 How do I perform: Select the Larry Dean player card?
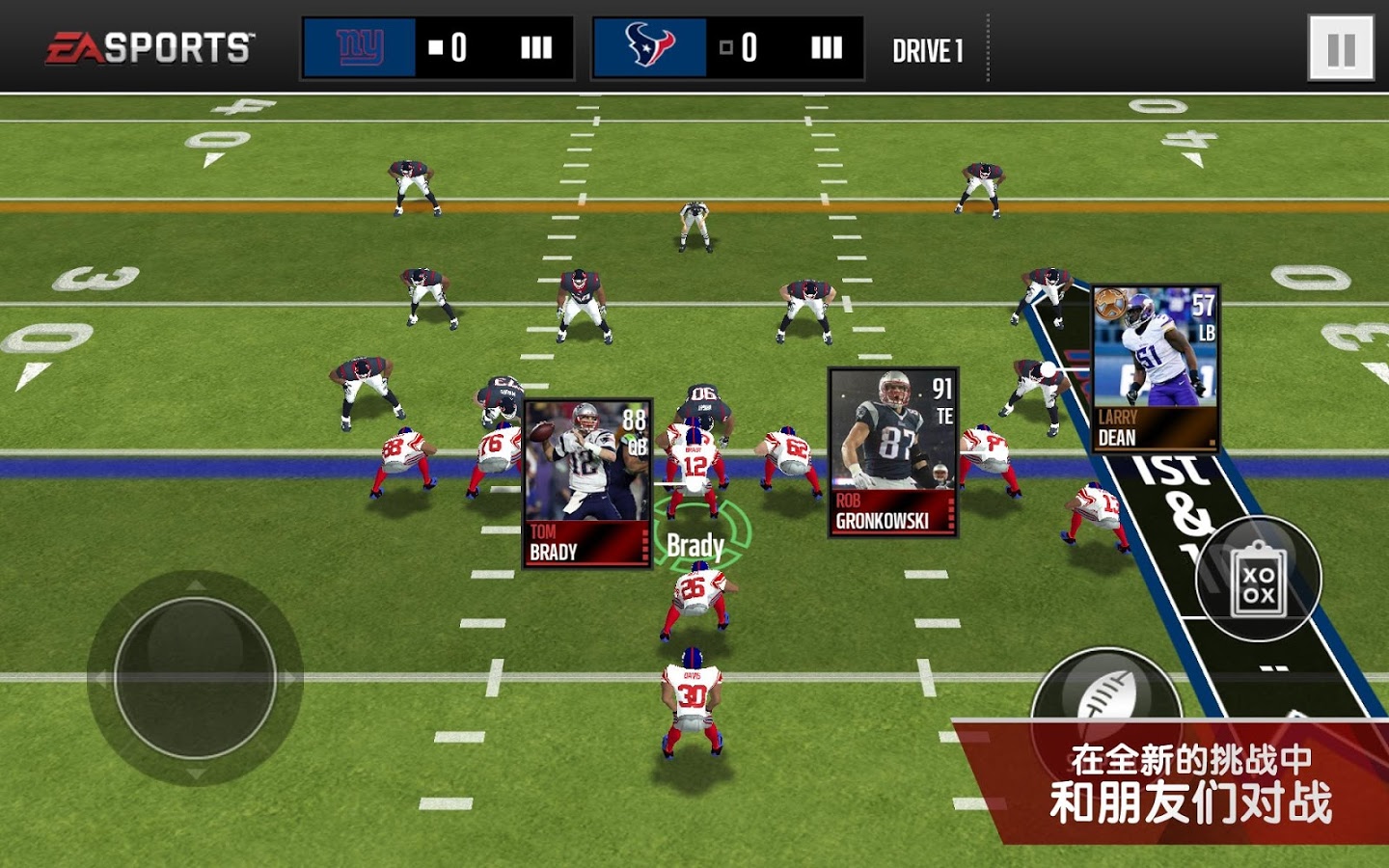(1156, 368)
